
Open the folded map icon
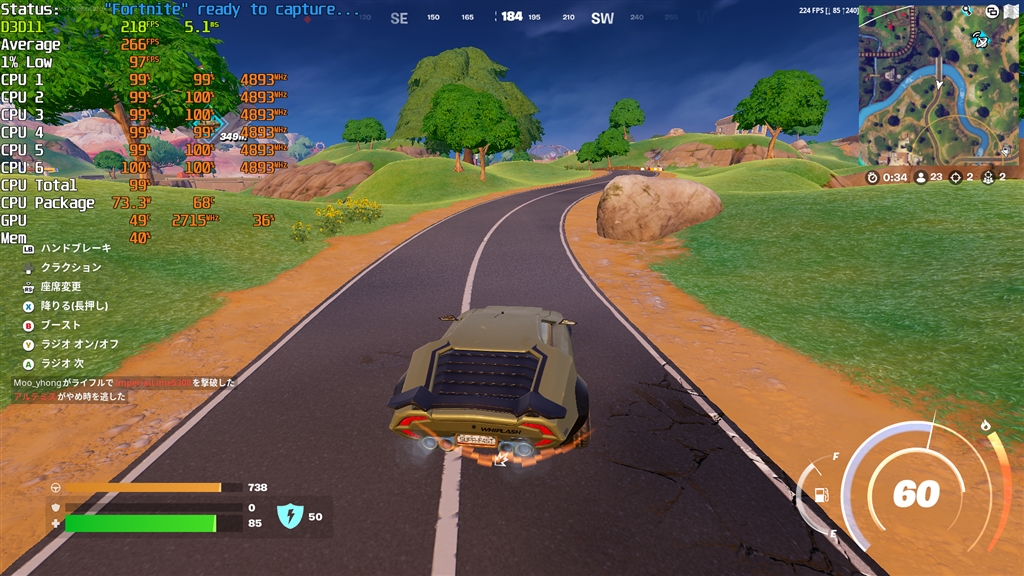coord(1013,10)
